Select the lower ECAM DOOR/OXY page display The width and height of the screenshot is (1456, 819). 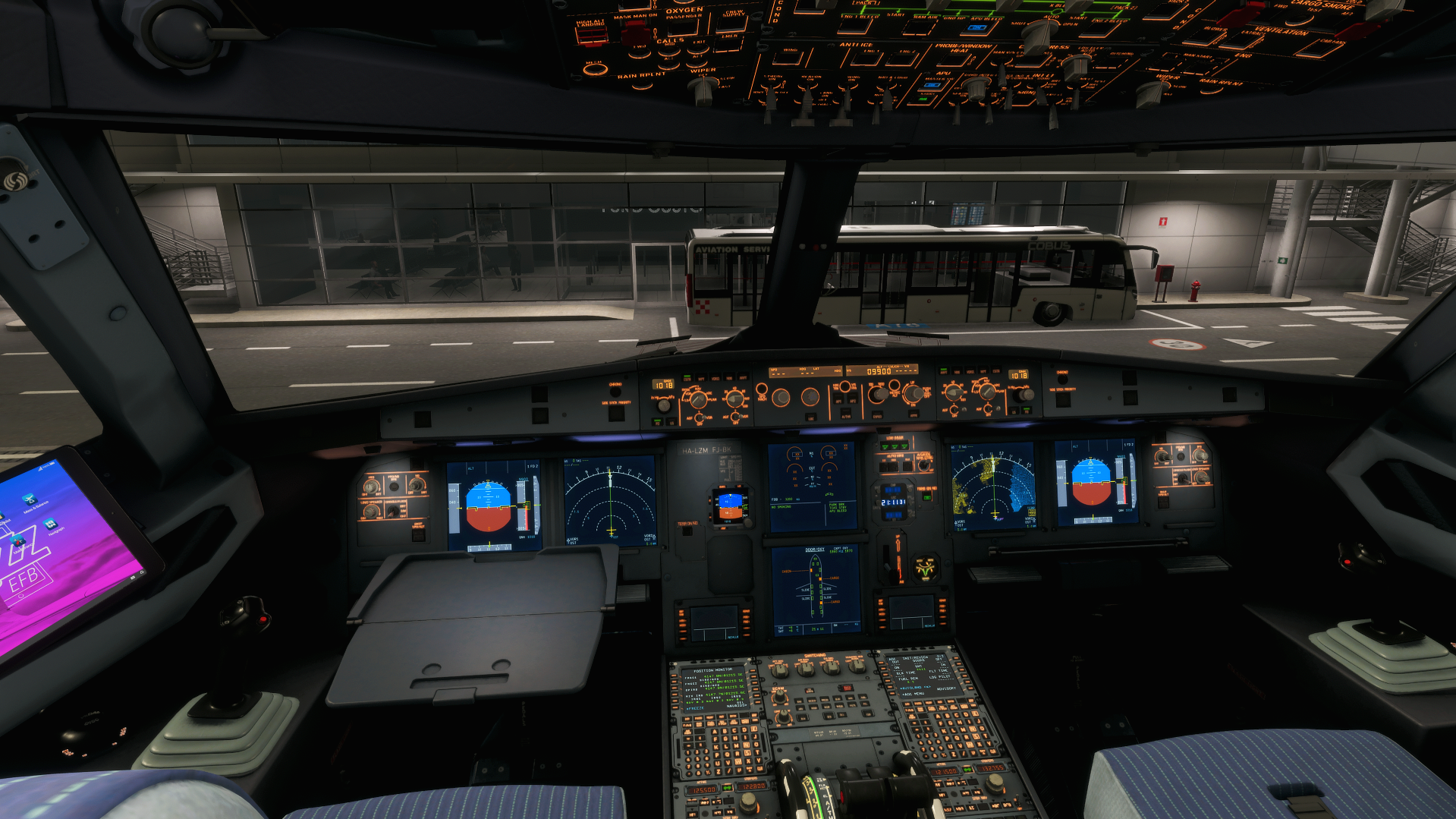[816, 591]
